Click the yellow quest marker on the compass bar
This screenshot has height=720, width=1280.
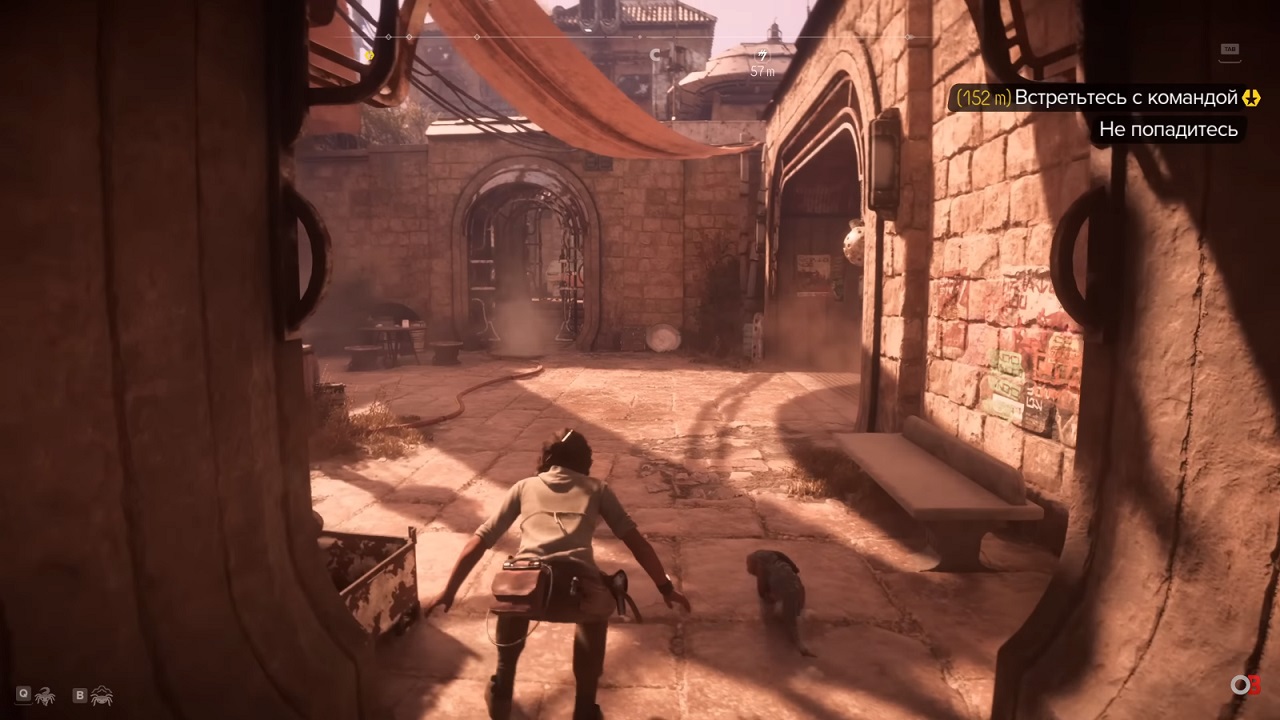click(369, 55)
